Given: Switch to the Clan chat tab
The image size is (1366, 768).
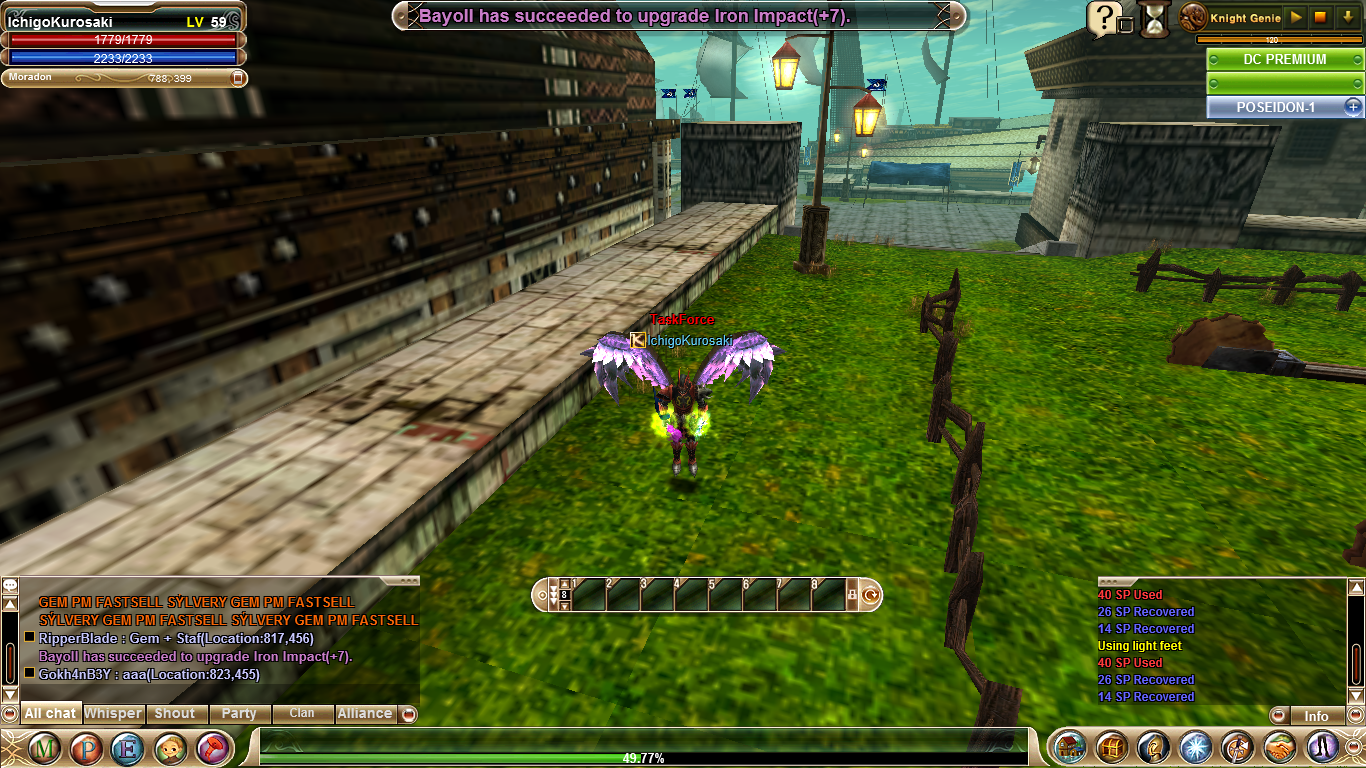Looking at the screenshot, I should click(x=302, y=713).
